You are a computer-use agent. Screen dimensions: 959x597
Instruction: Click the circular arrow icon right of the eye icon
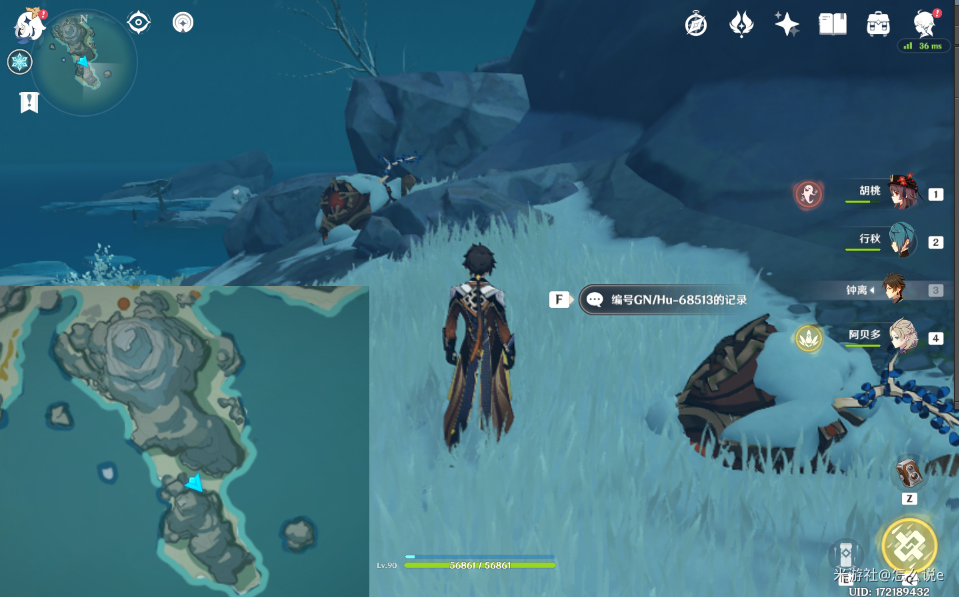tap(183, 22)
